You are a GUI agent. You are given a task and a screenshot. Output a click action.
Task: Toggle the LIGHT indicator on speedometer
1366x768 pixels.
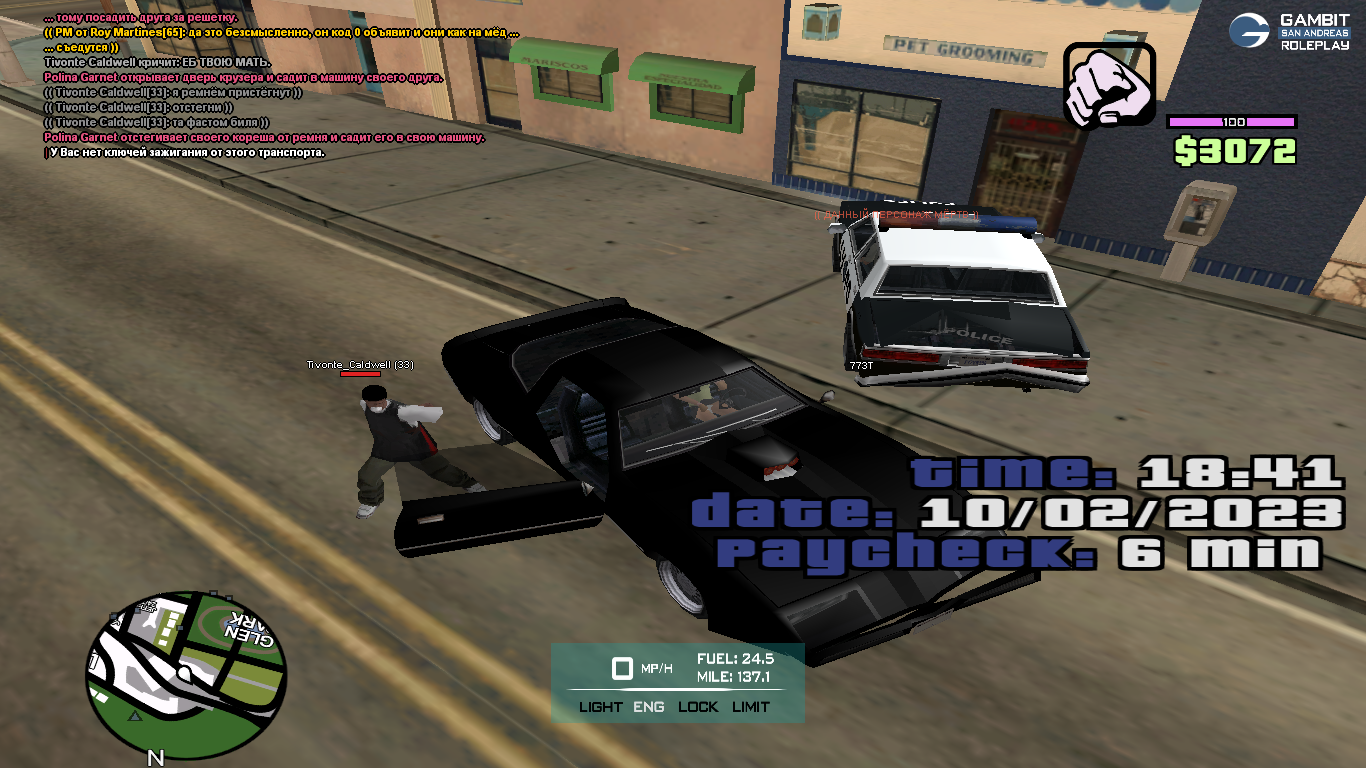(600, 706)
